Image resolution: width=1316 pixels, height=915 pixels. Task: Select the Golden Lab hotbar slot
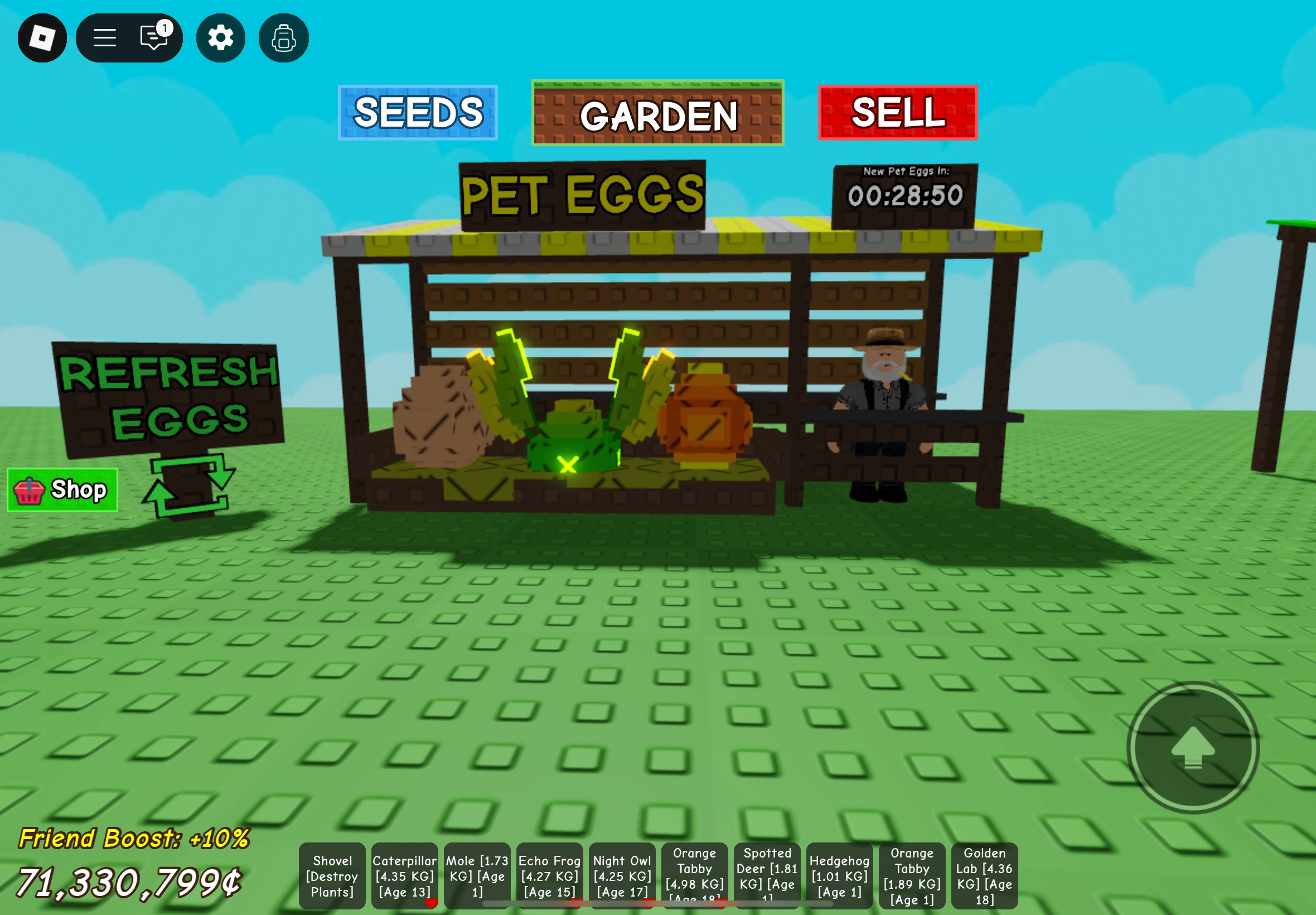tap(984, 875)
